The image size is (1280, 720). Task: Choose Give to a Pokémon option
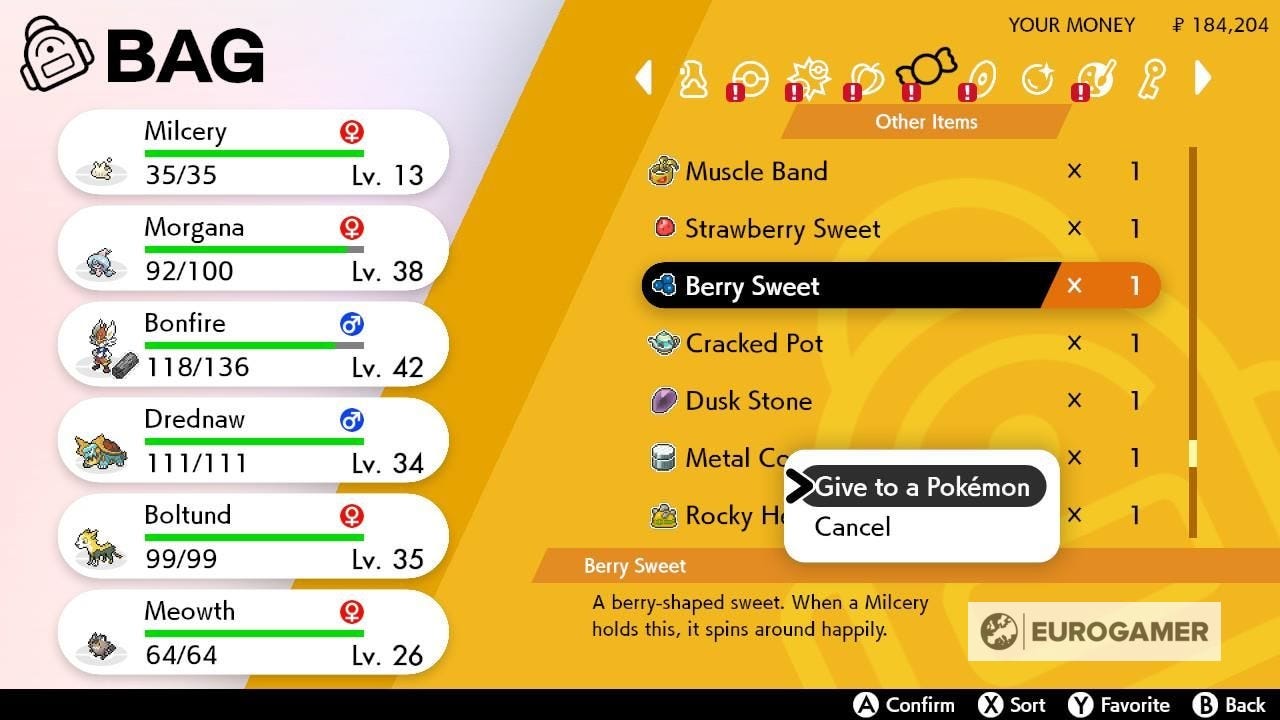click(922, 487)
